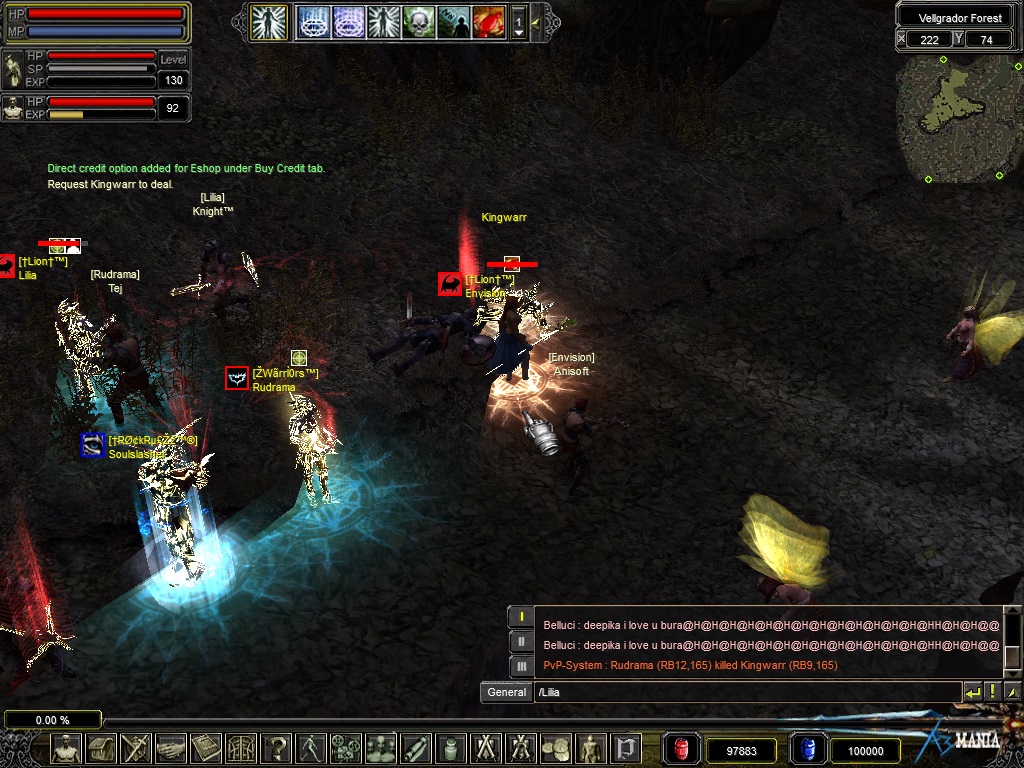Collapse the skill bar with the yellow arrow
Viewport: 1024px width, 768px height.
[537, 22]
